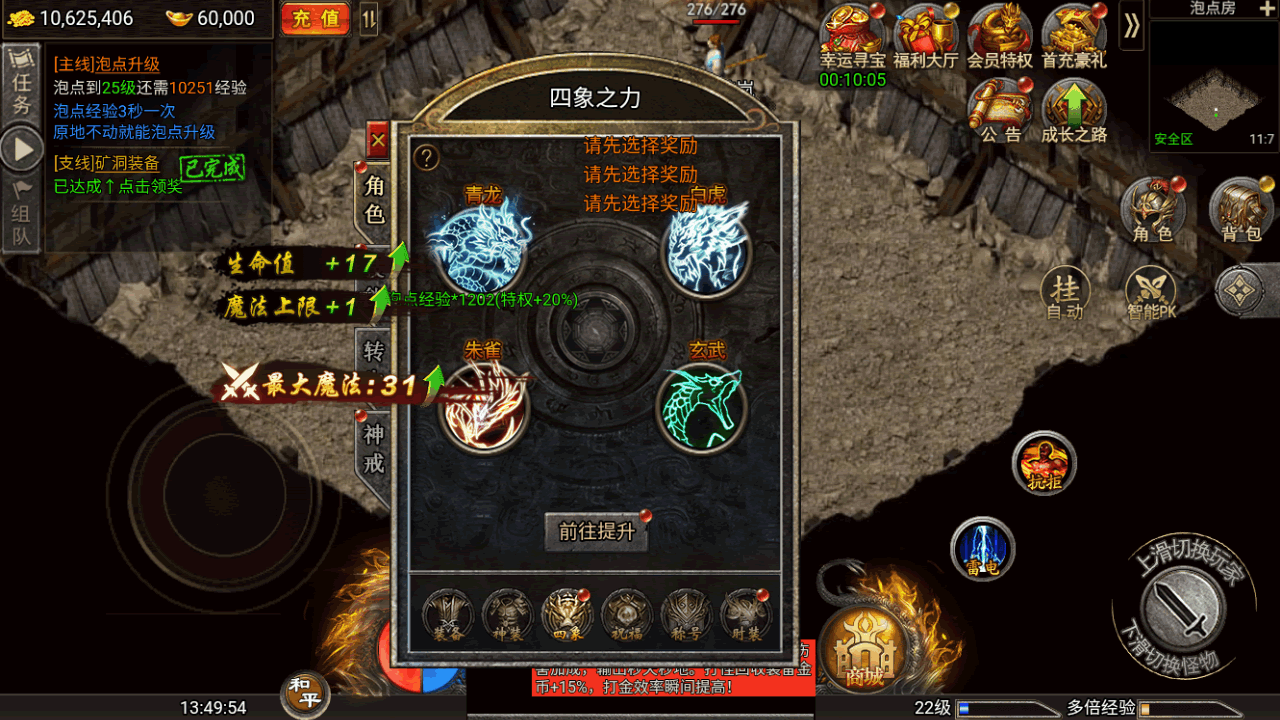
Task: Select the 白虎 white tiger emblem
Action: point(707,248)
